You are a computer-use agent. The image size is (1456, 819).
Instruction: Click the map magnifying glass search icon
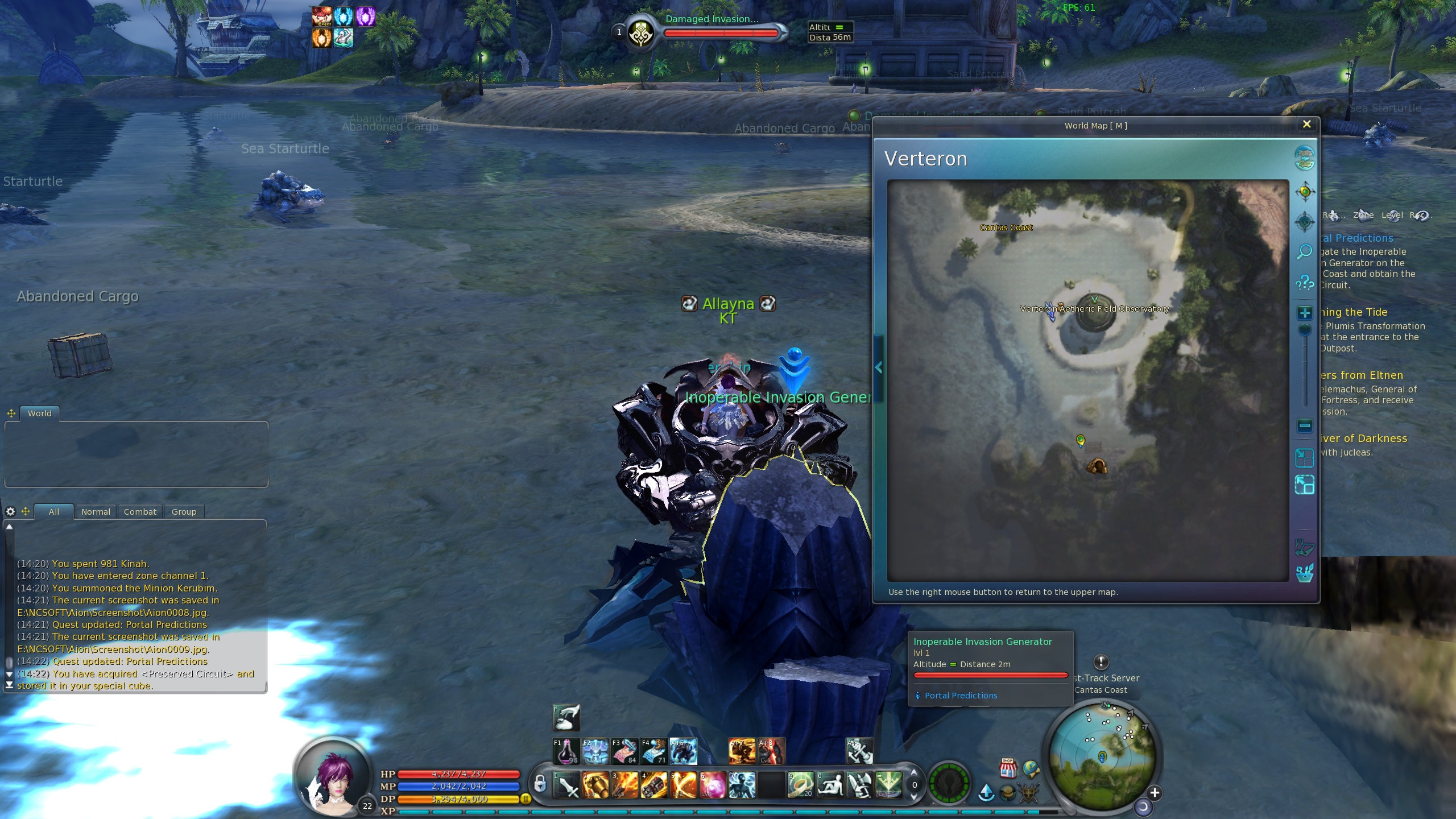pyautogui.click(x=1304, y=251)
